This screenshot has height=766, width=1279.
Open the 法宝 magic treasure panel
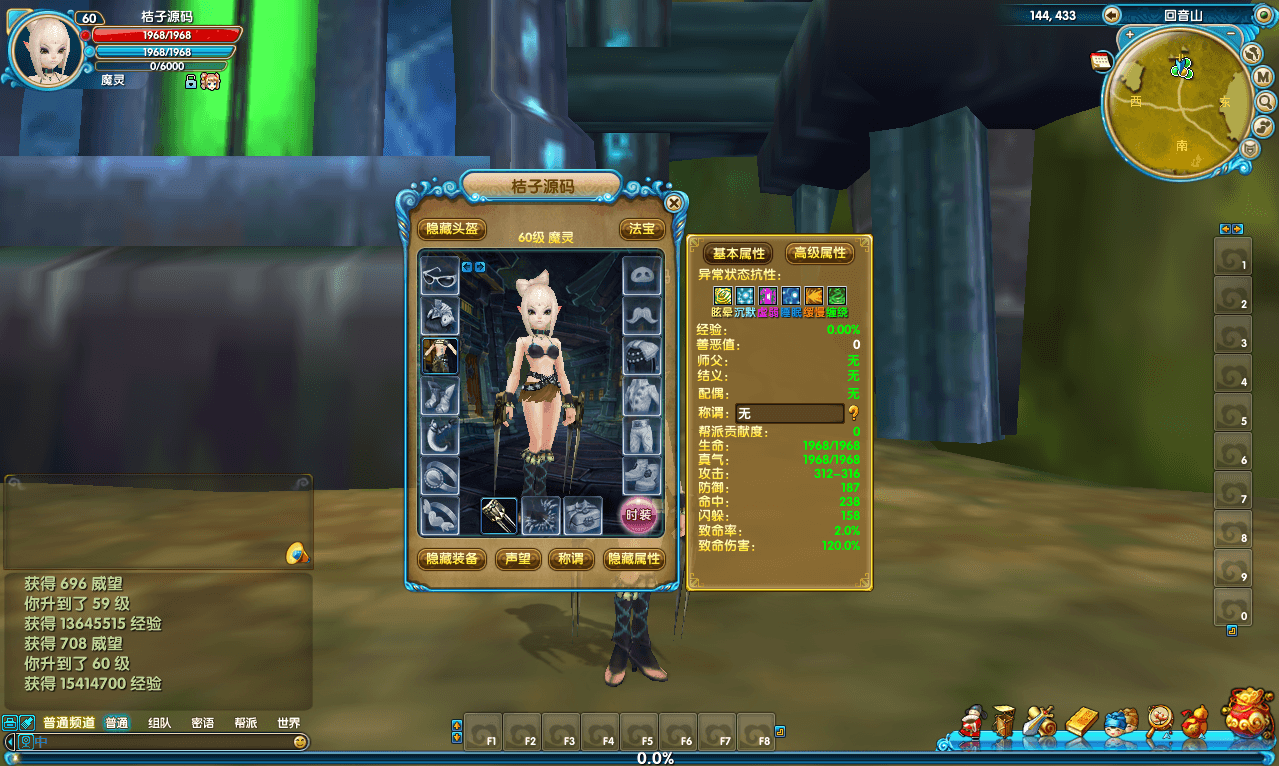[641, 229]
